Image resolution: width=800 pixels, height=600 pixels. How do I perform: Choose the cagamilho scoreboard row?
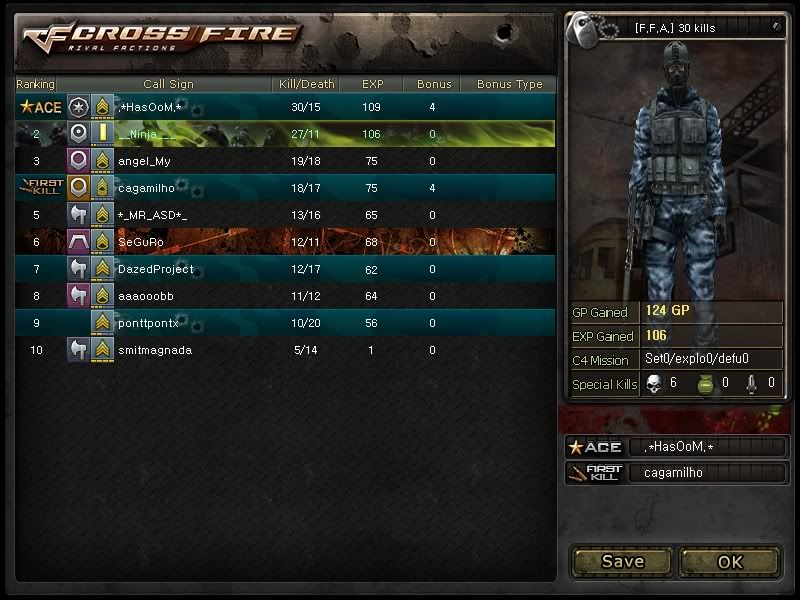coord(285,188)
